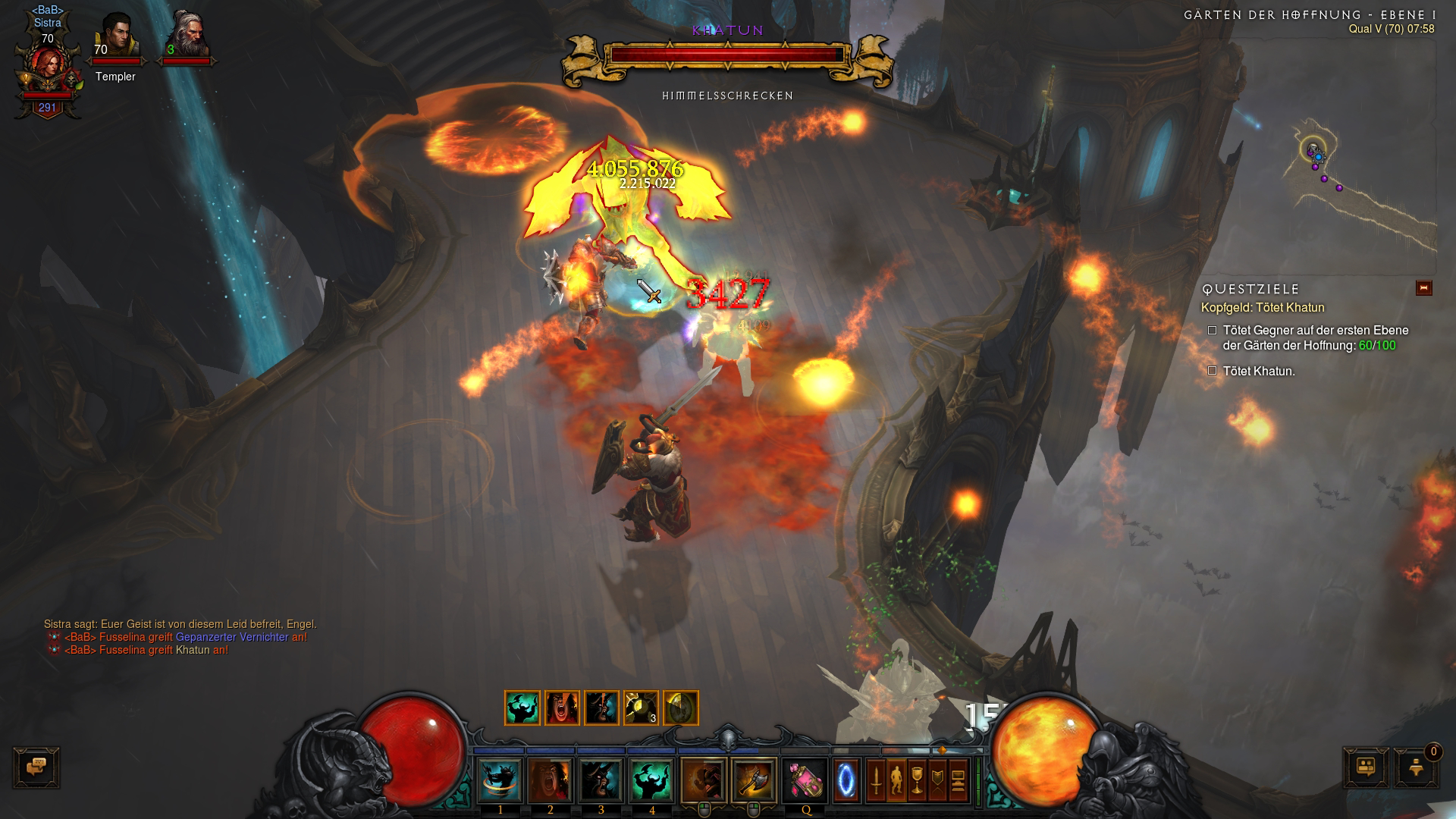Open the social friends list button

1366,767
